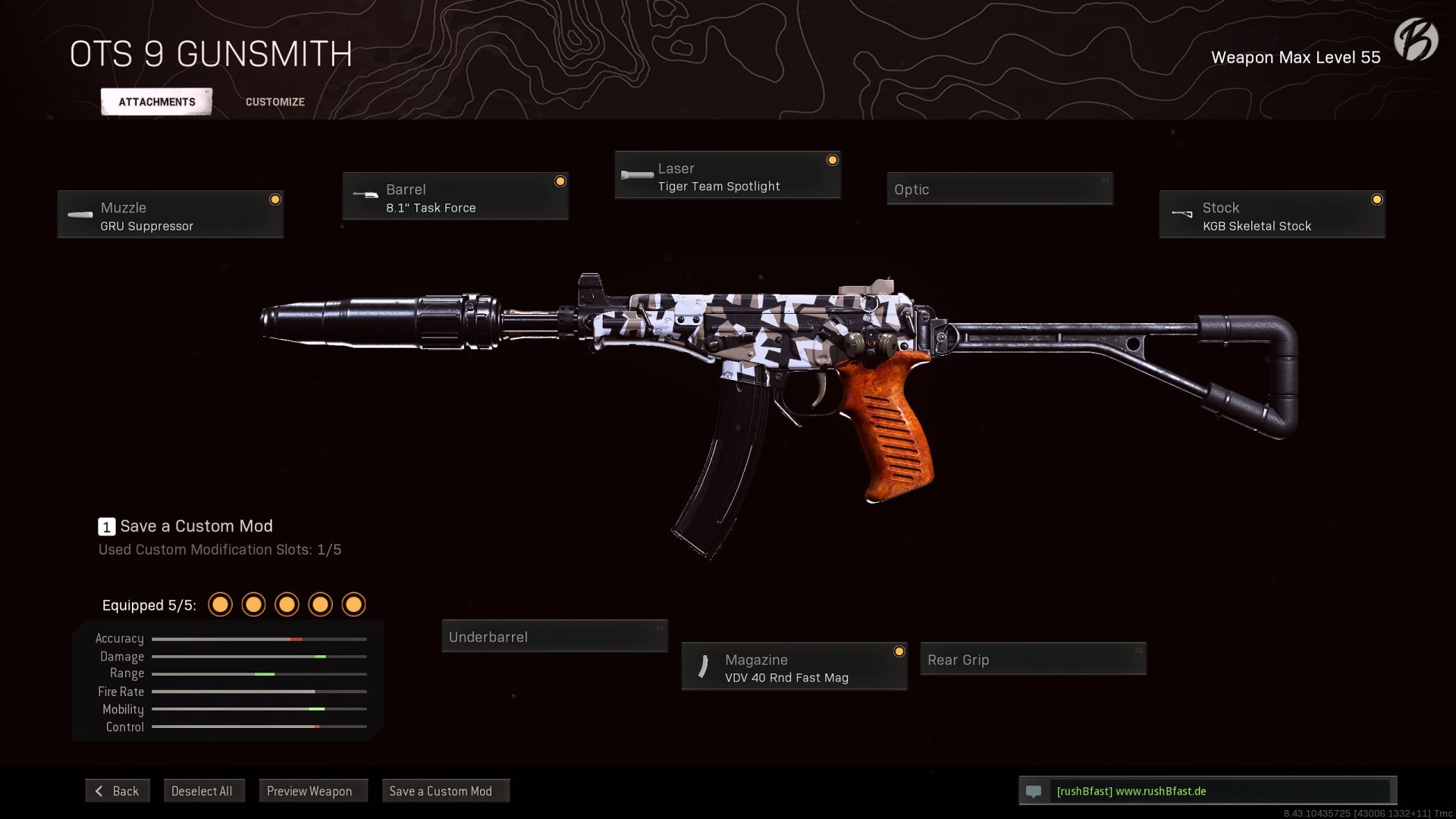The image size is (1456, 819).
Task: Toggle the first equipped attachment dot
Action: [220, 604]
